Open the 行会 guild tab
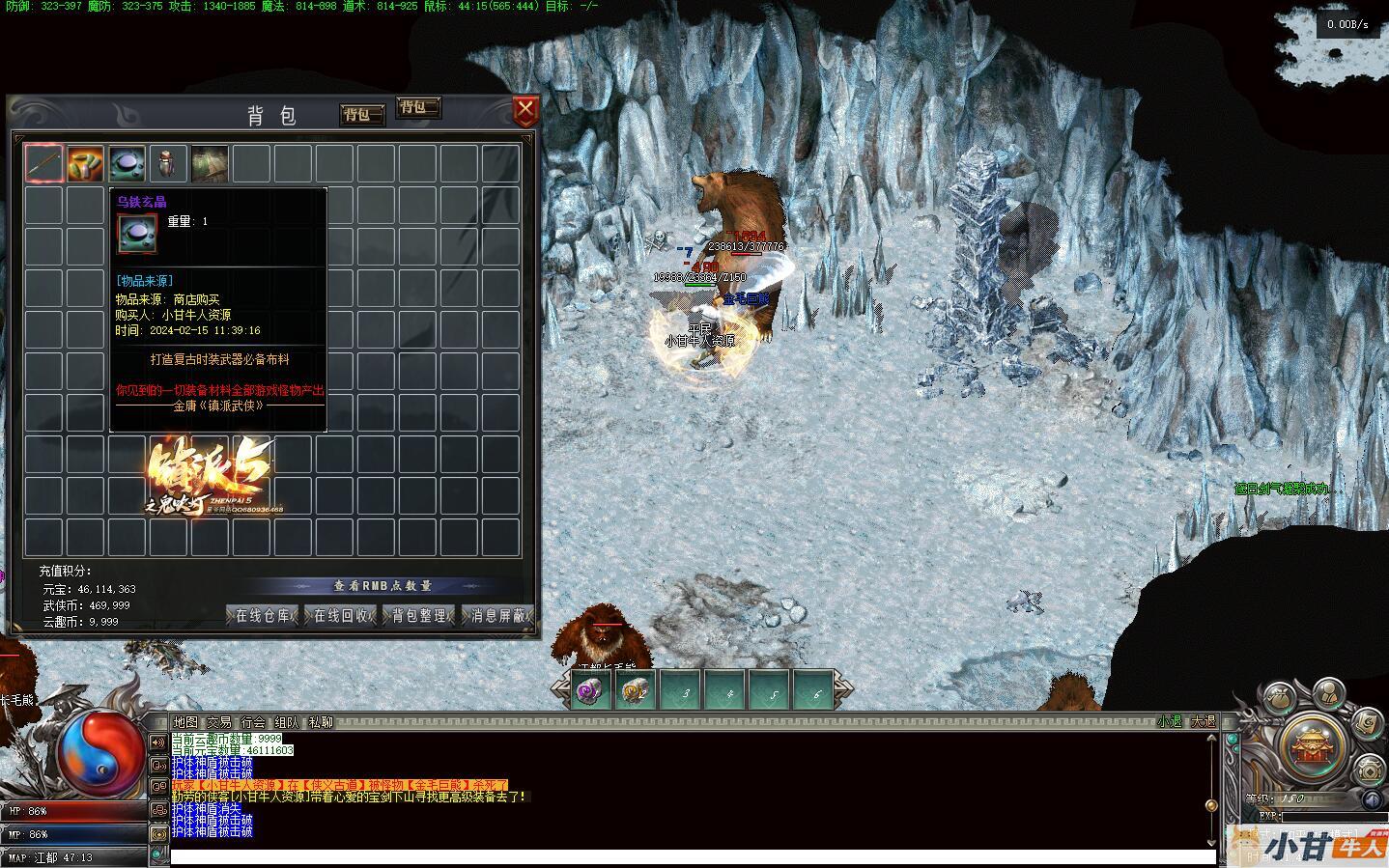Screen dimensions: 1389x868 253,722
